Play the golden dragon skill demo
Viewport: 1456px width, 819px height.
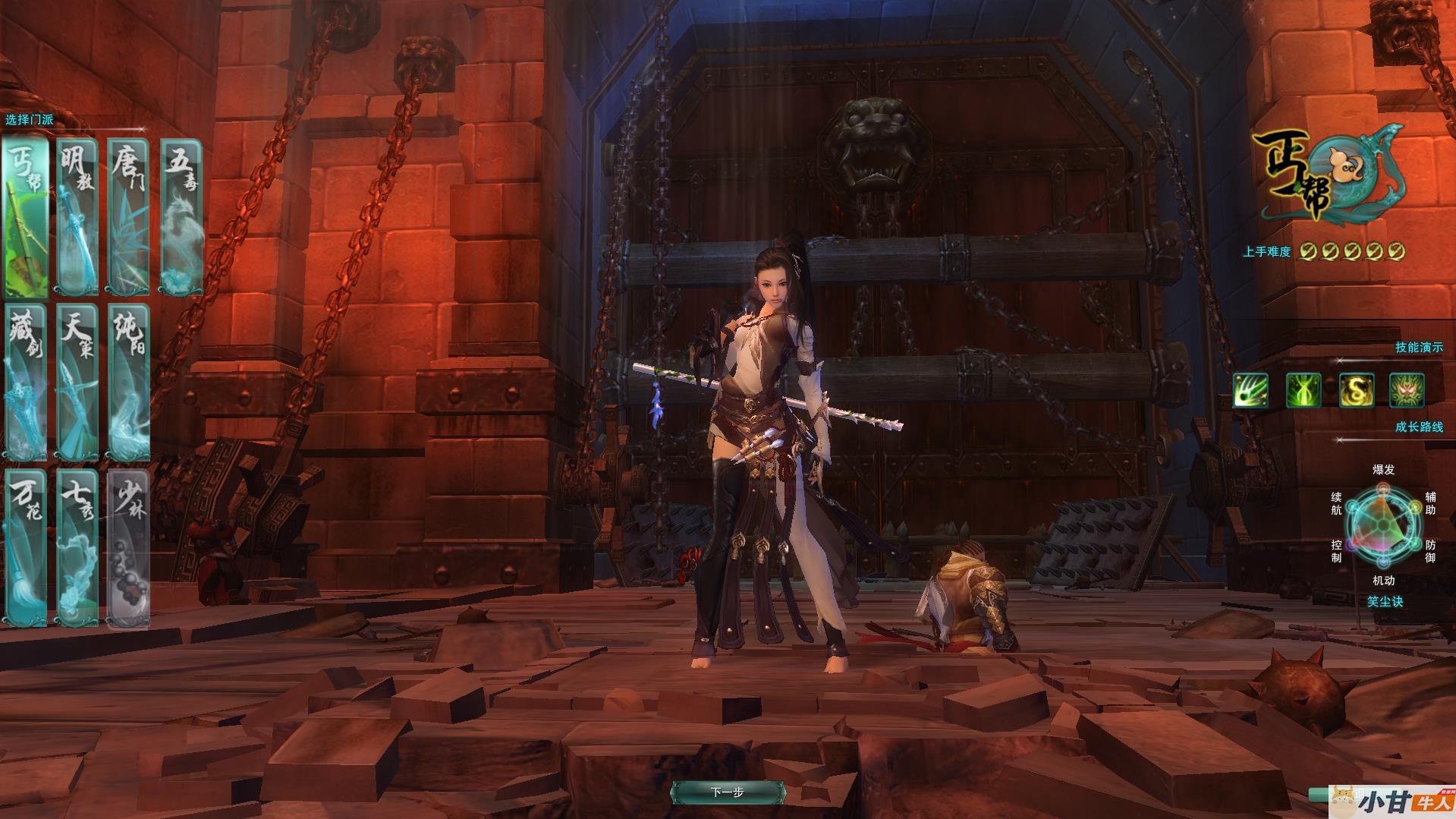pos(1356,391)
